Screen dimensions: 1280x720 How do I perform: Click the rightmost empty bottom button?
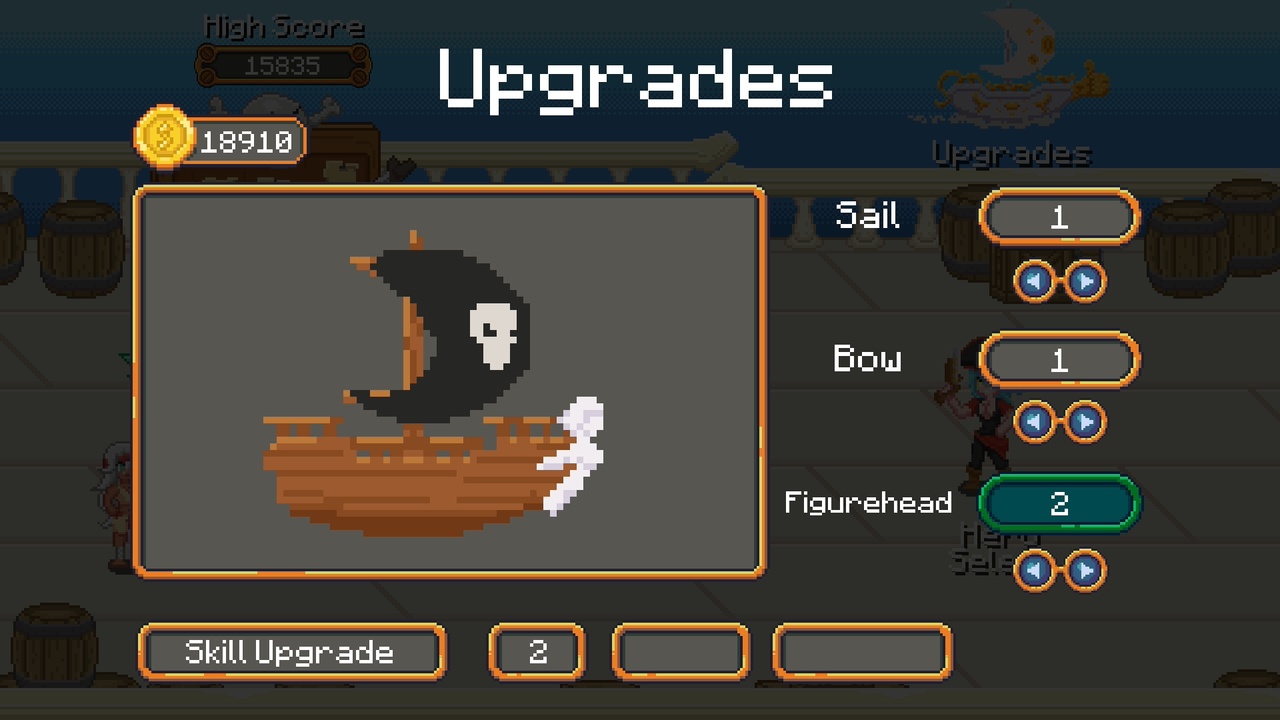862,651
